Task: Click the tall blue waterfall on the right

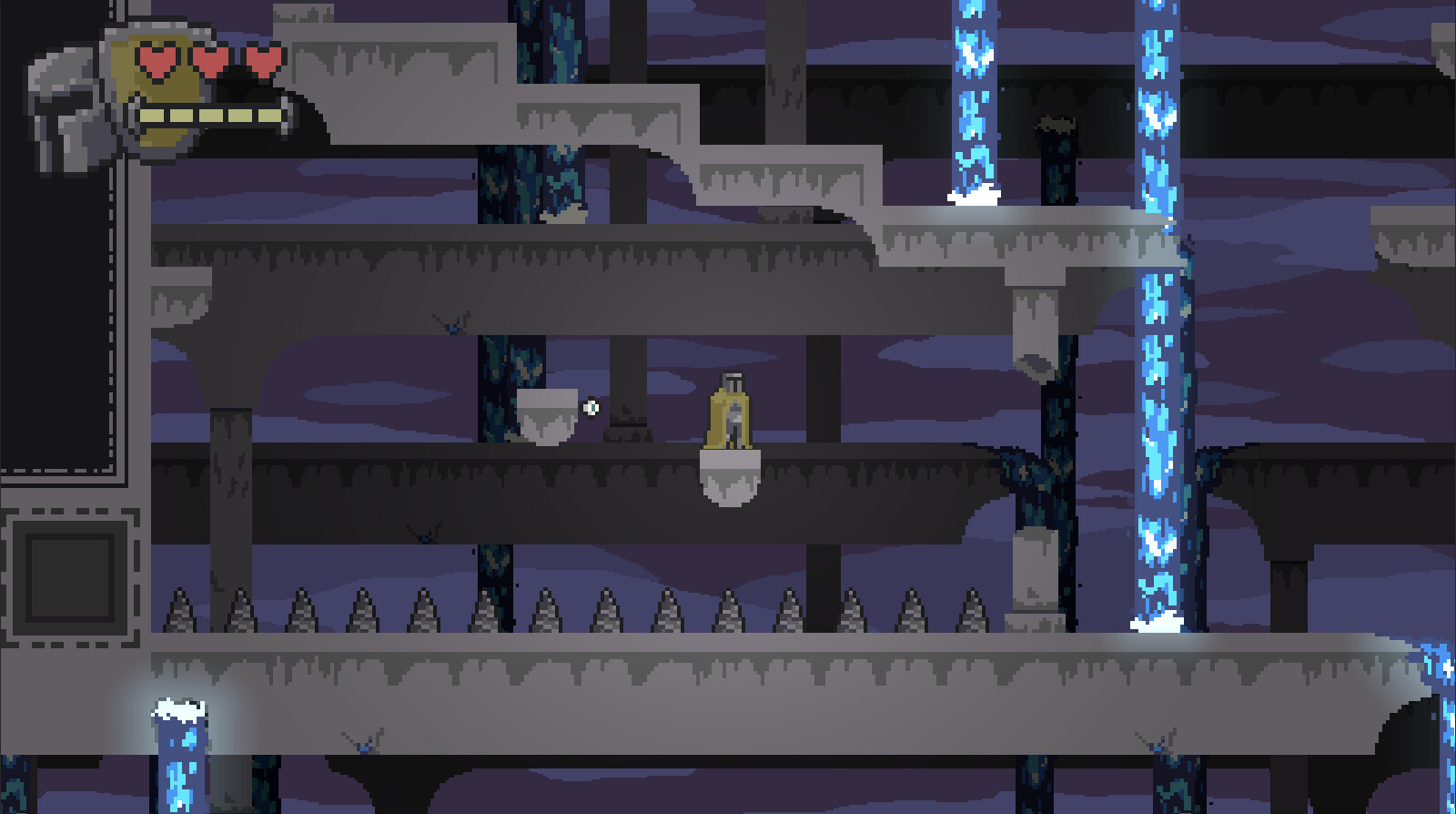Action: coord(1157,364)
